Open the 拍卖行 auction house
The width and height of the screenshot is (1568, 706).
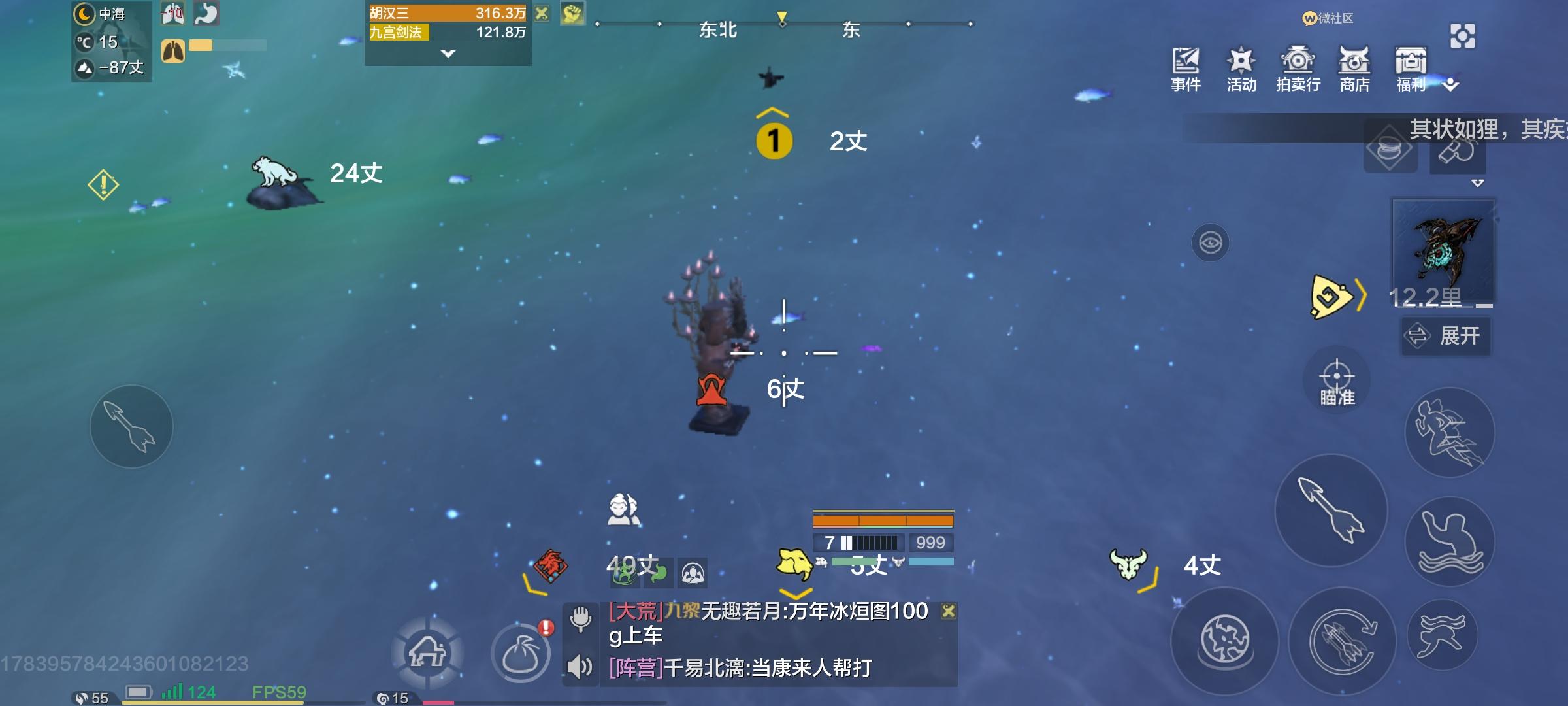click(x=1298, y=65)
